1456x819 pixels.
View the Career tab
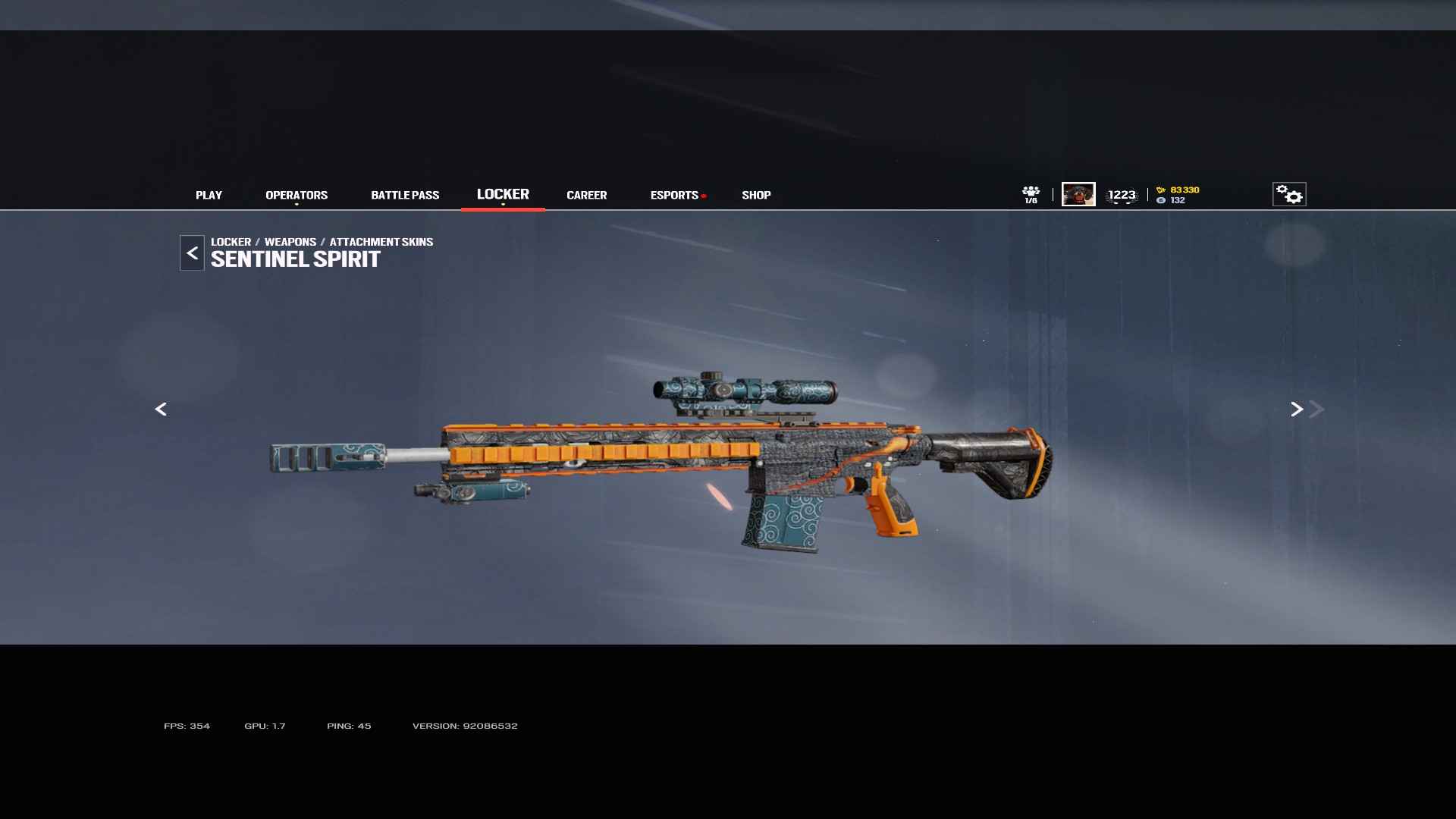click(x=586, y=195)
